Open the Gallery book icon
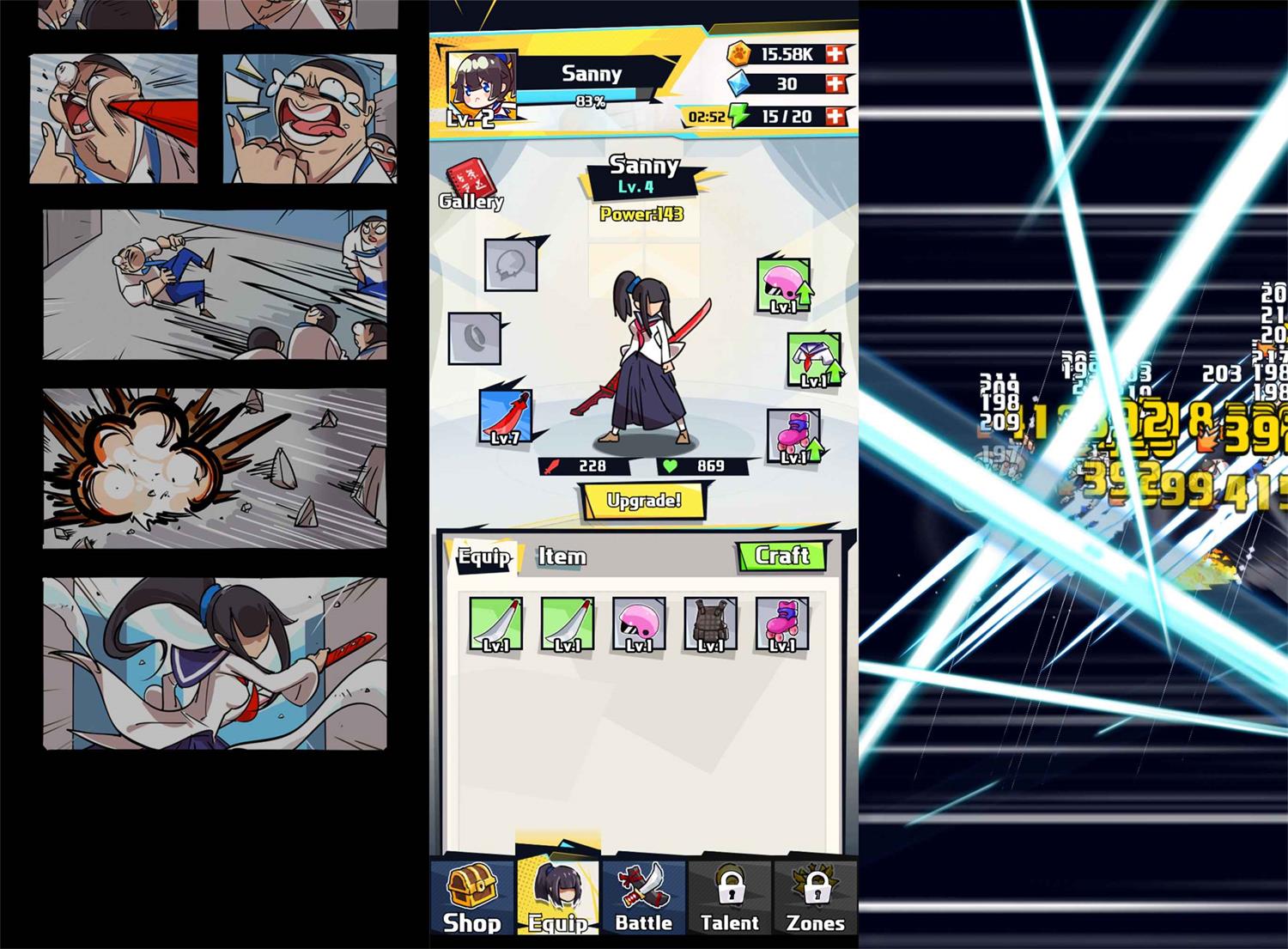 coord(471,186)
